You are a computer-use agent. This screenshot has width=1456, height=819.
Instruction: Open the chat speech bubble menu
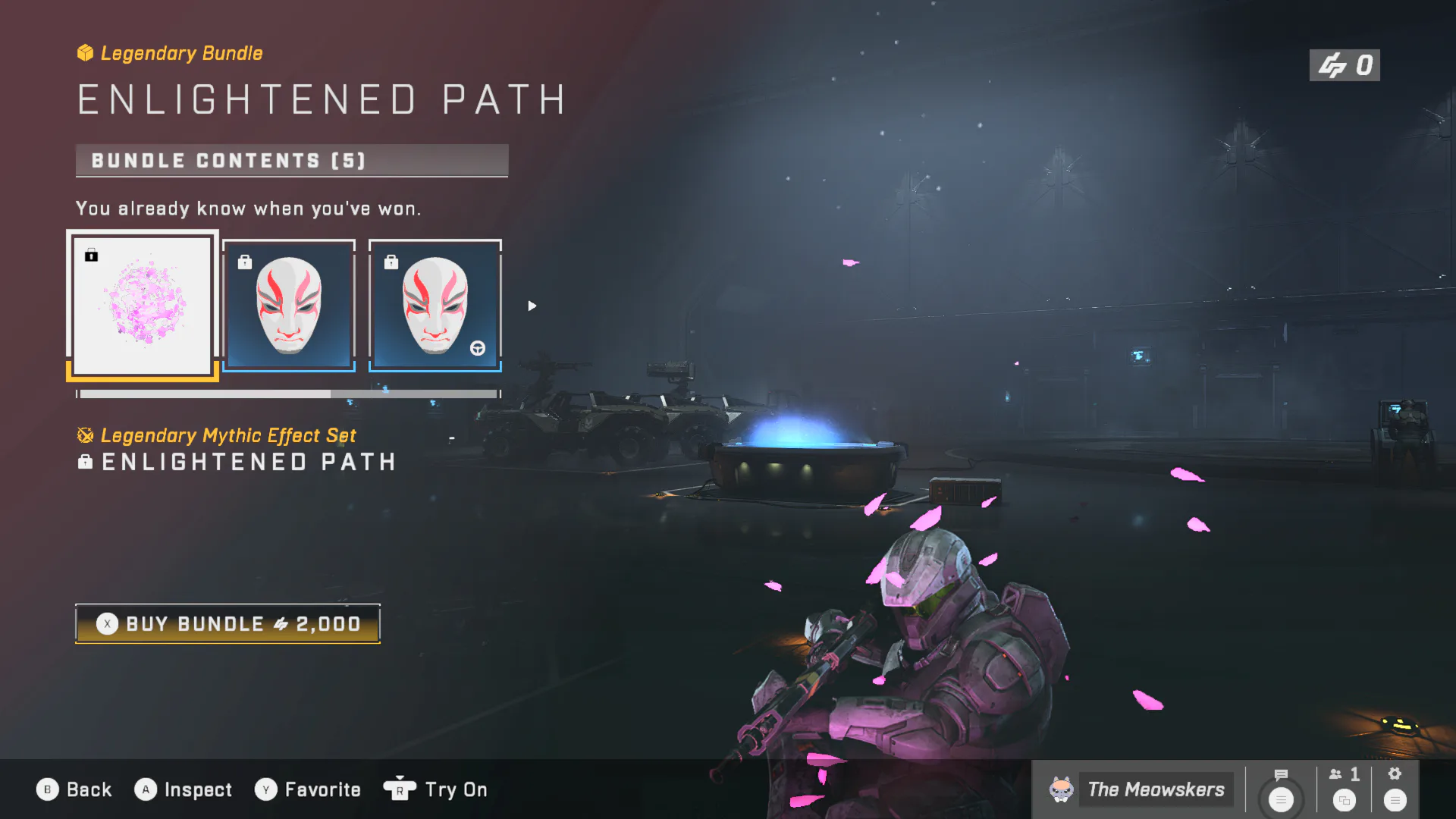(x=1281, y=789)
